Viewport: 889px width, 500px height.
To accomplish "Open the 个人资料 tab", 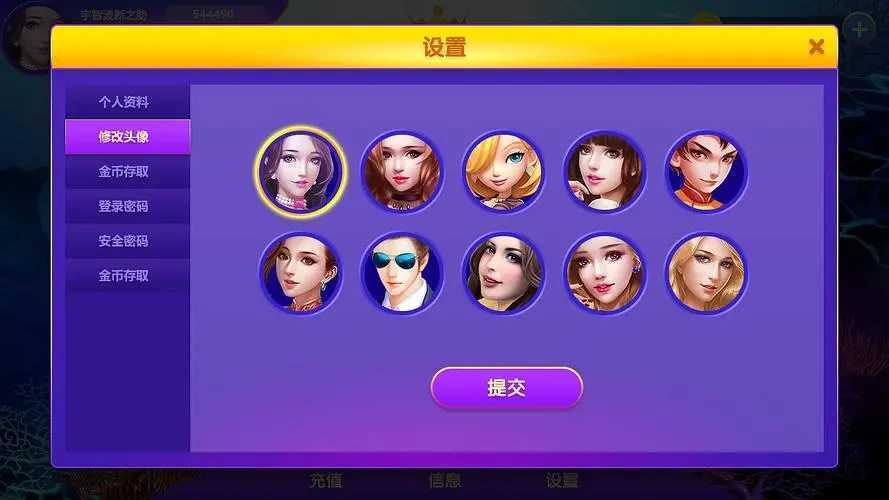I will pyautogui.click(x=124, y=102).
